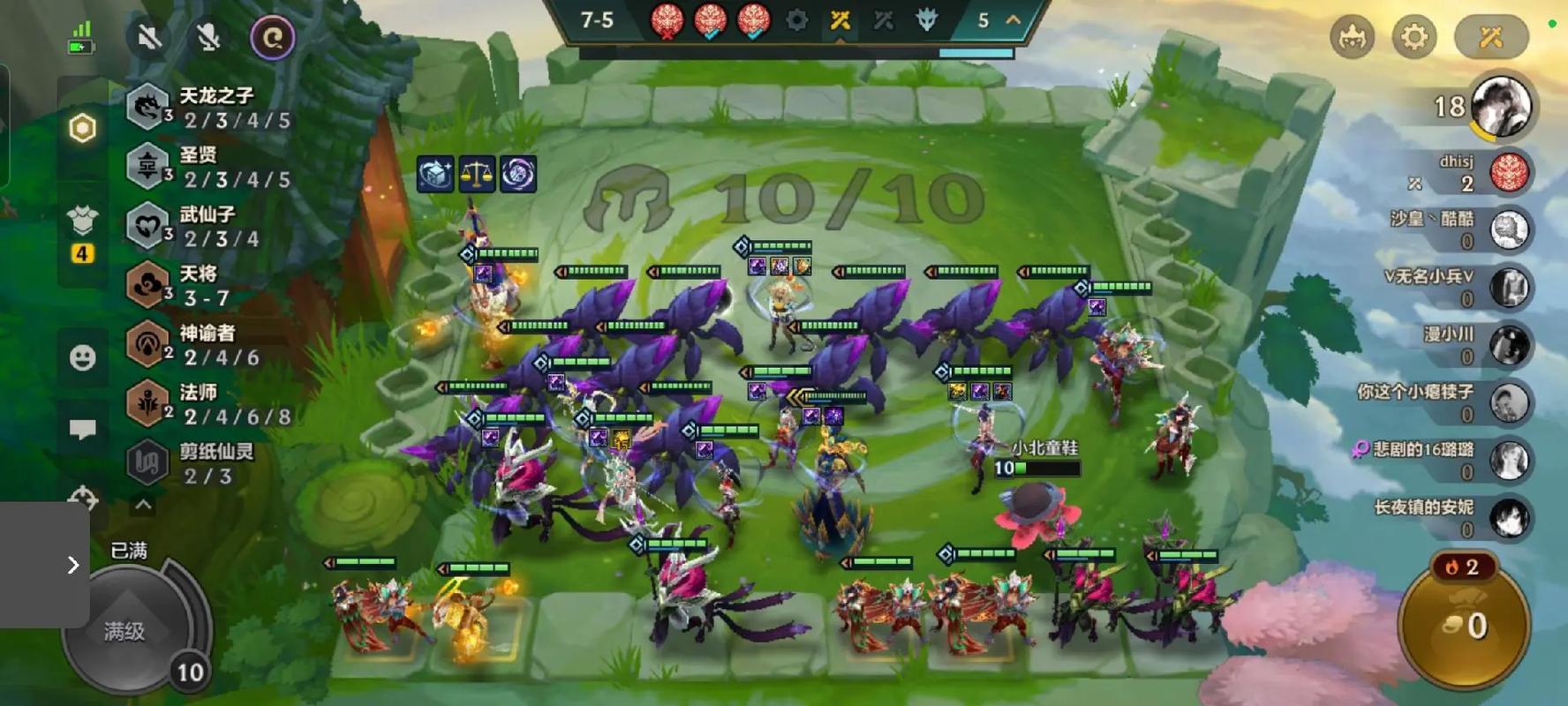The image size is (1568, 706).
Task: Collapse the trait list arrow
Action: [x=143, y=505]
